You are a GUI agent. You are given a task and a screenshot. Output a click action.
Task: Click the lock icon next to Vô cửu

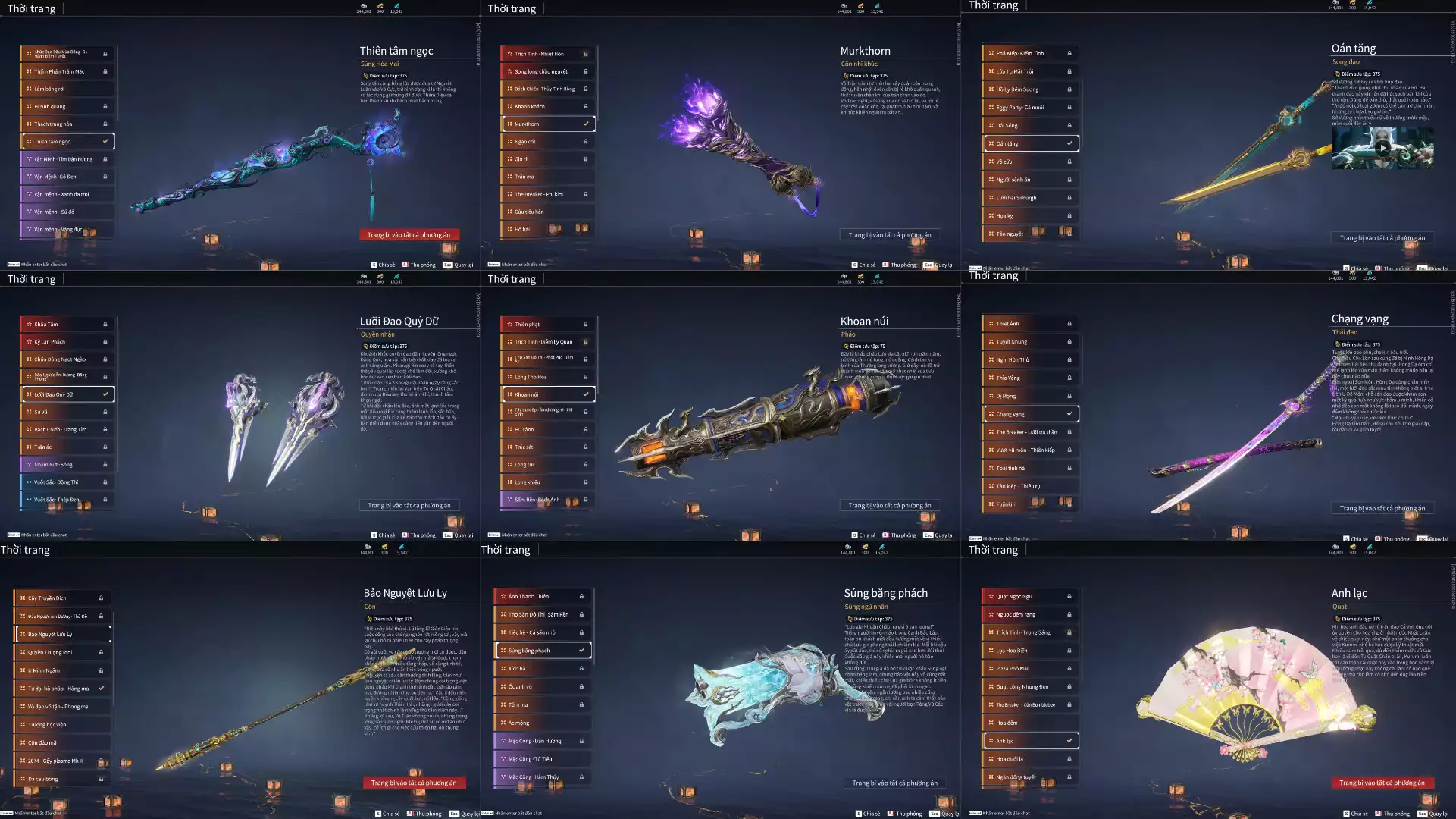[x=1069, y=161]
